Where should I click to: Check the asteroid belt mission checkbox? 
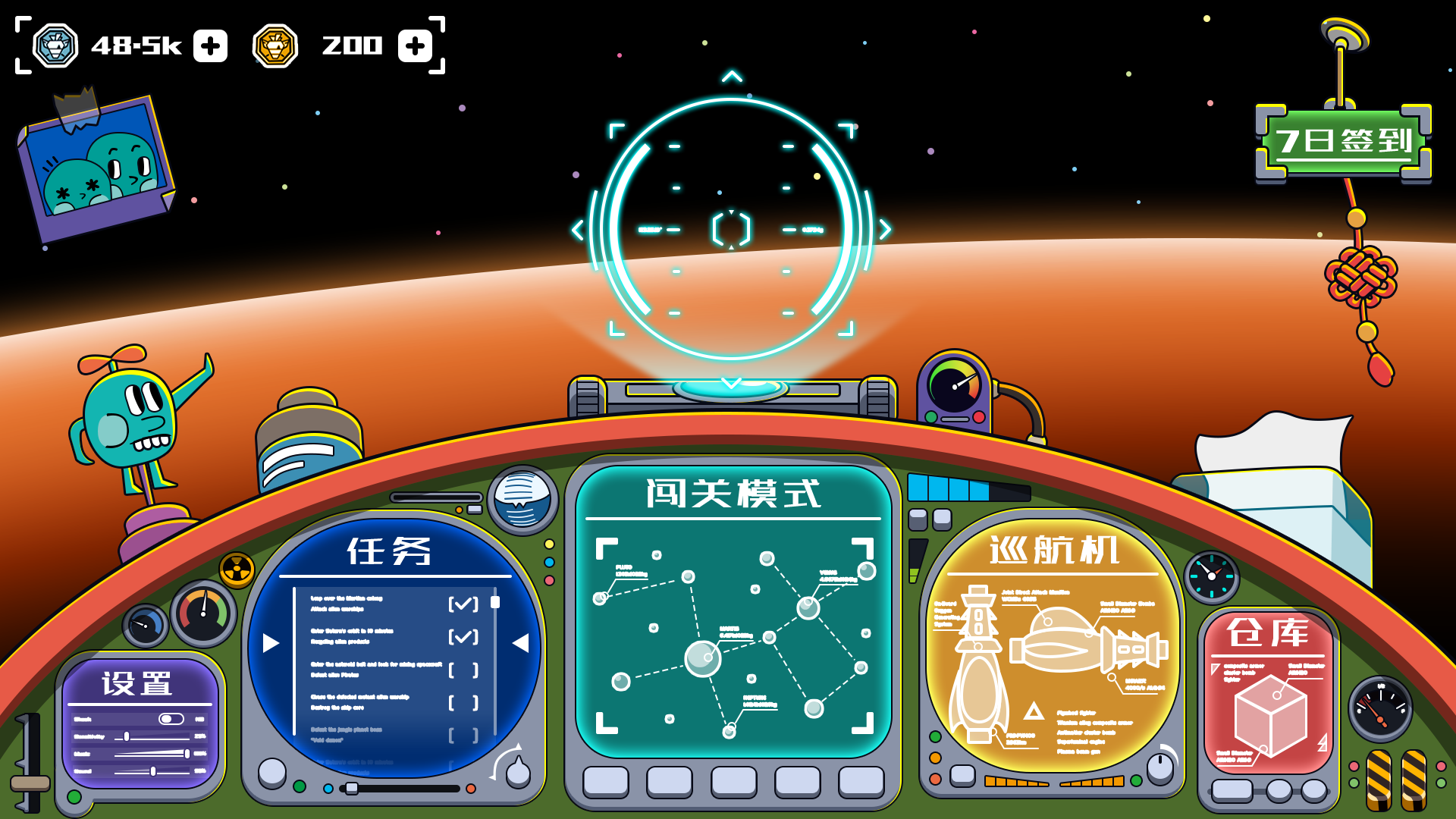coord(464,670)
